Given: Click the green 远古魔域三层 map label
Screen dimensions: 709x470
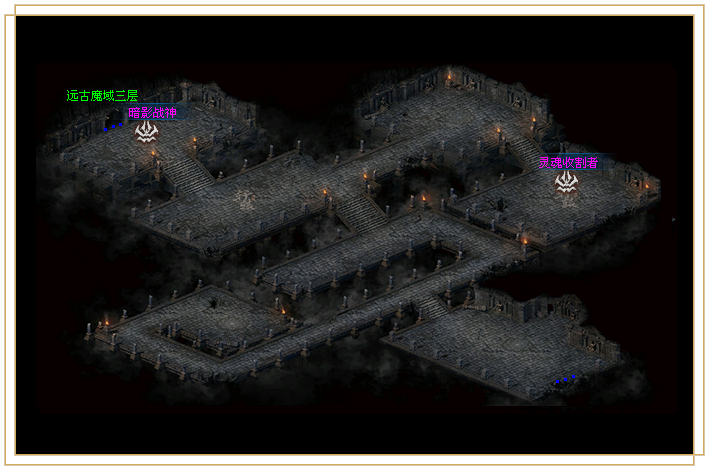Looking at the screenshot, I should [102, 96].
